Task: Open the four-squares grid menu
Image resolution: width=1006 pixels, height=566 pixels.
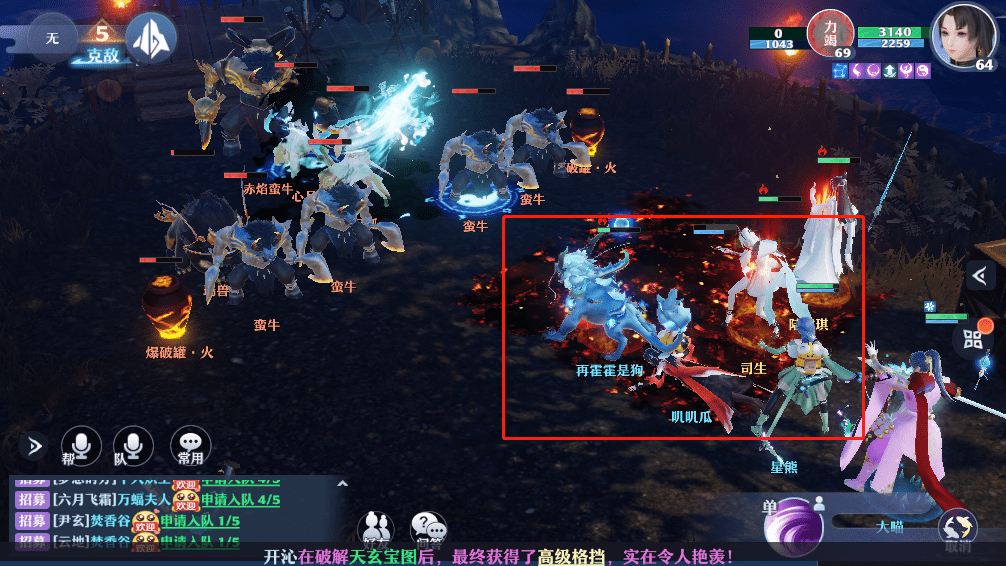Action: (973, 339)
